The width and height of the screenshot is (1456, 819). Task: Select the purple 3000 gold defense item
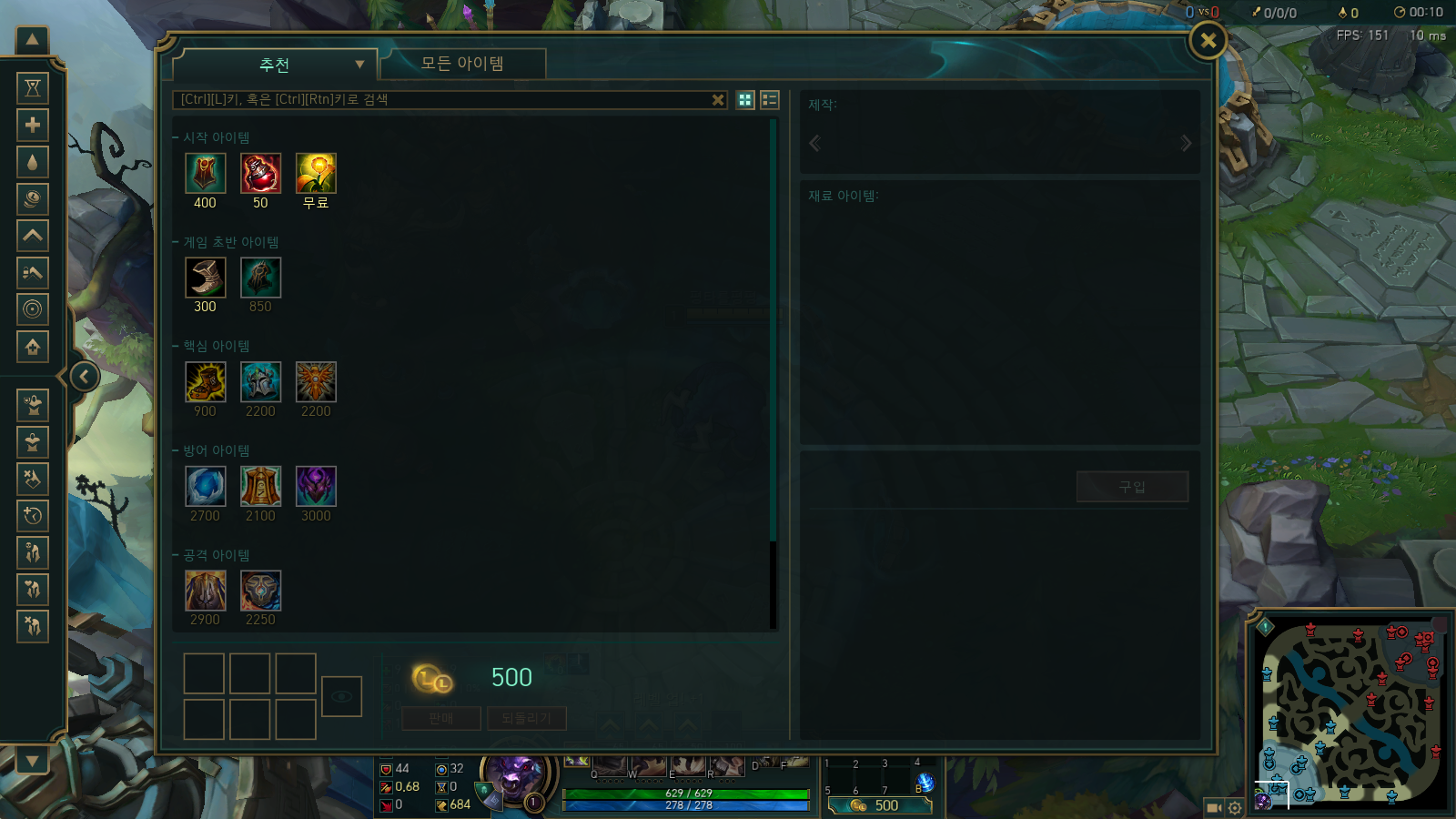pos(316,486)
